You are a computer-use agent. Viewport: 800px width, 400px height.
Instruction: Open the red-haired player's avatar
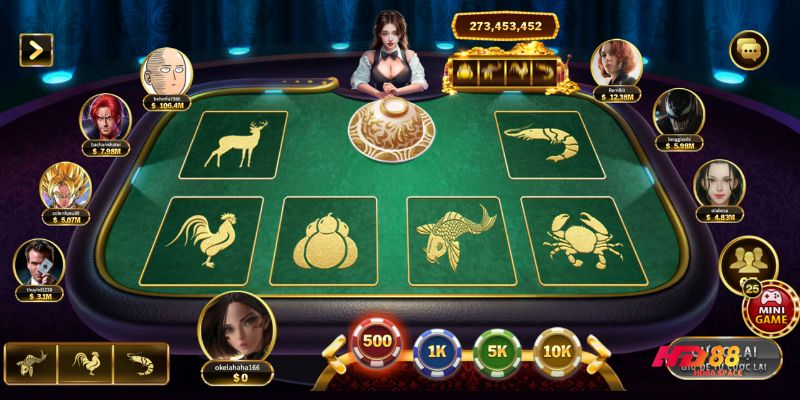106,118
